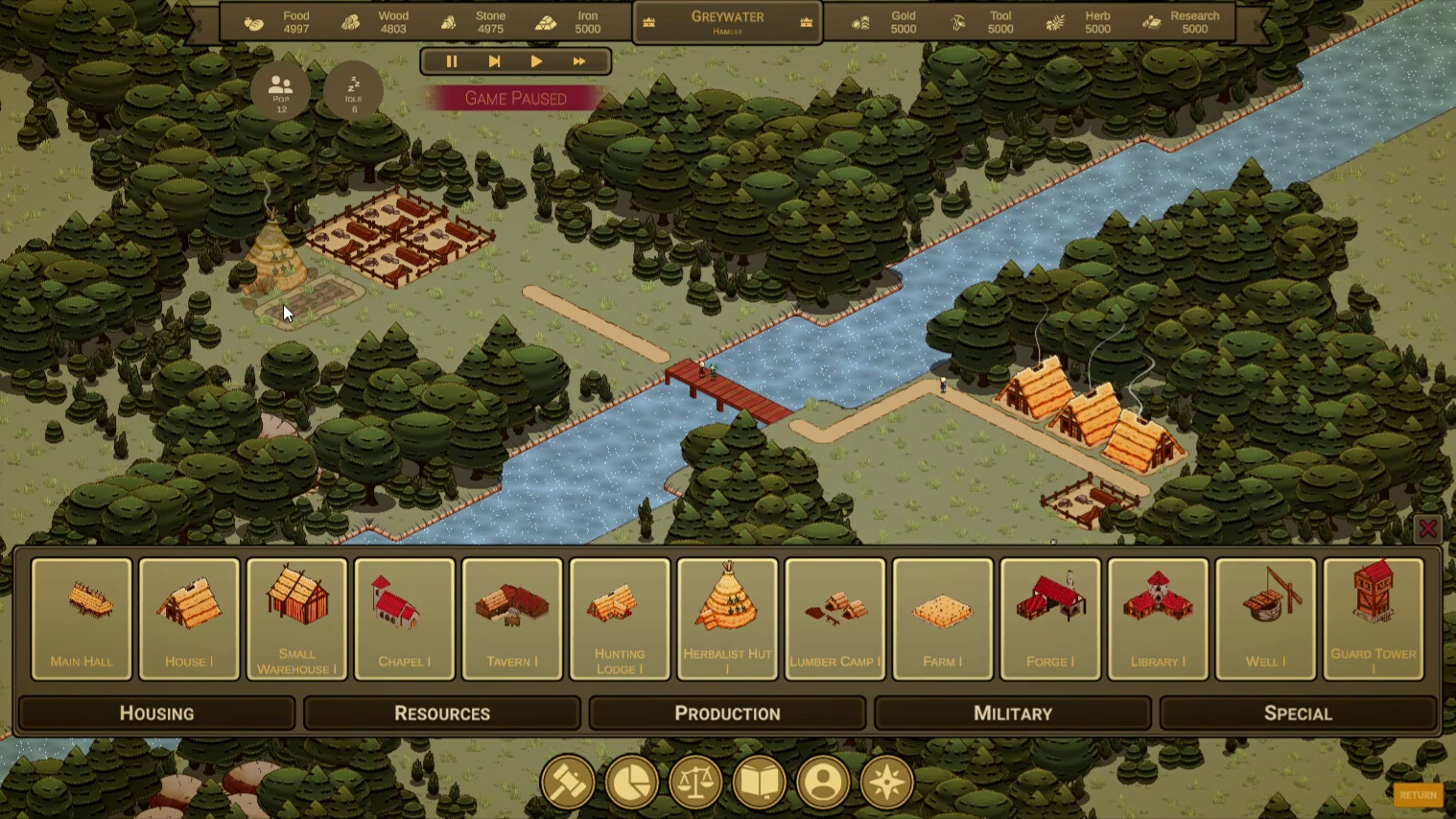
Task: Select the Main Hall building card
Action: click(82, 619)
